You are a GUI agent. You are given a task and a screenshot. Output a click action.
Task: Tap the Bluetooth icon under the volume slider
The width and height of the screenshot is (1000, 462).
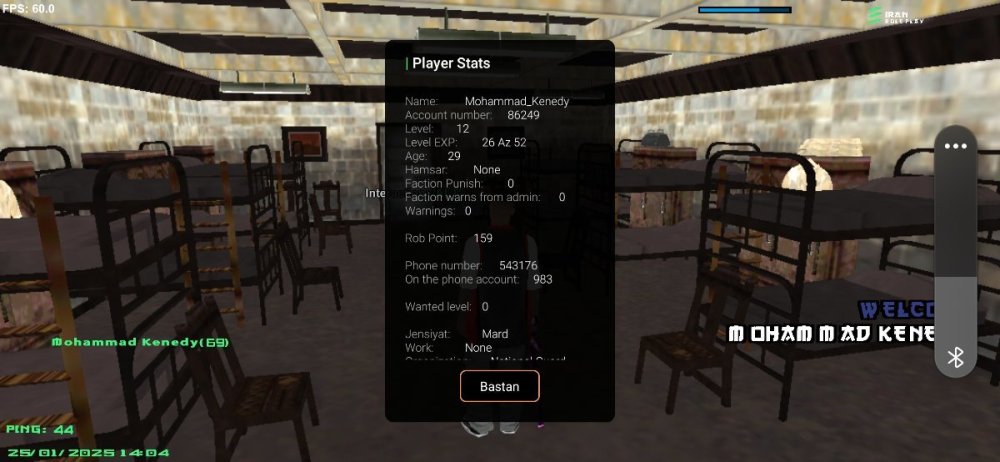click(x=956, y=357)
